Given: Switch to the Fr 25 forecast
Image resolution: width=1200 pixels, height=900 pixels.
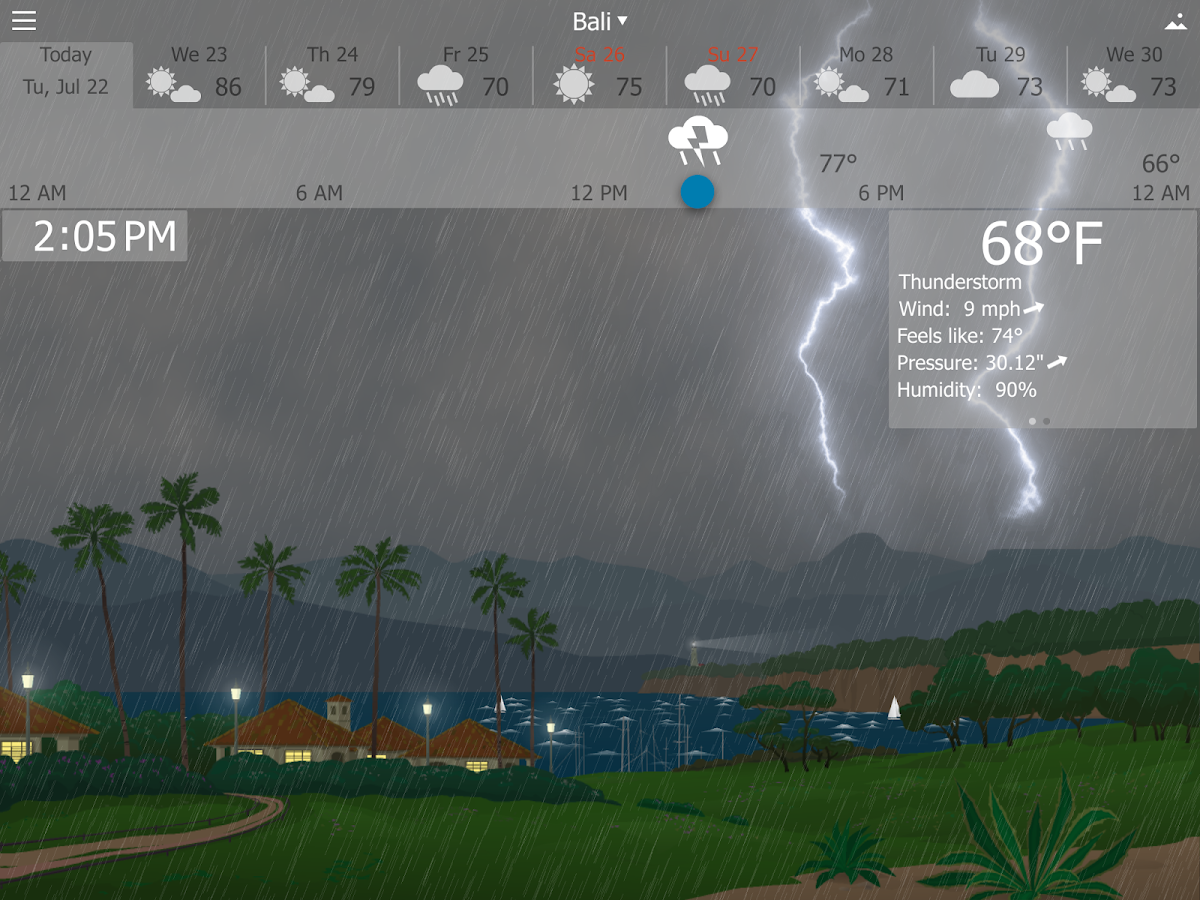Looking at the screenshot, I should [x=466, y=74].
